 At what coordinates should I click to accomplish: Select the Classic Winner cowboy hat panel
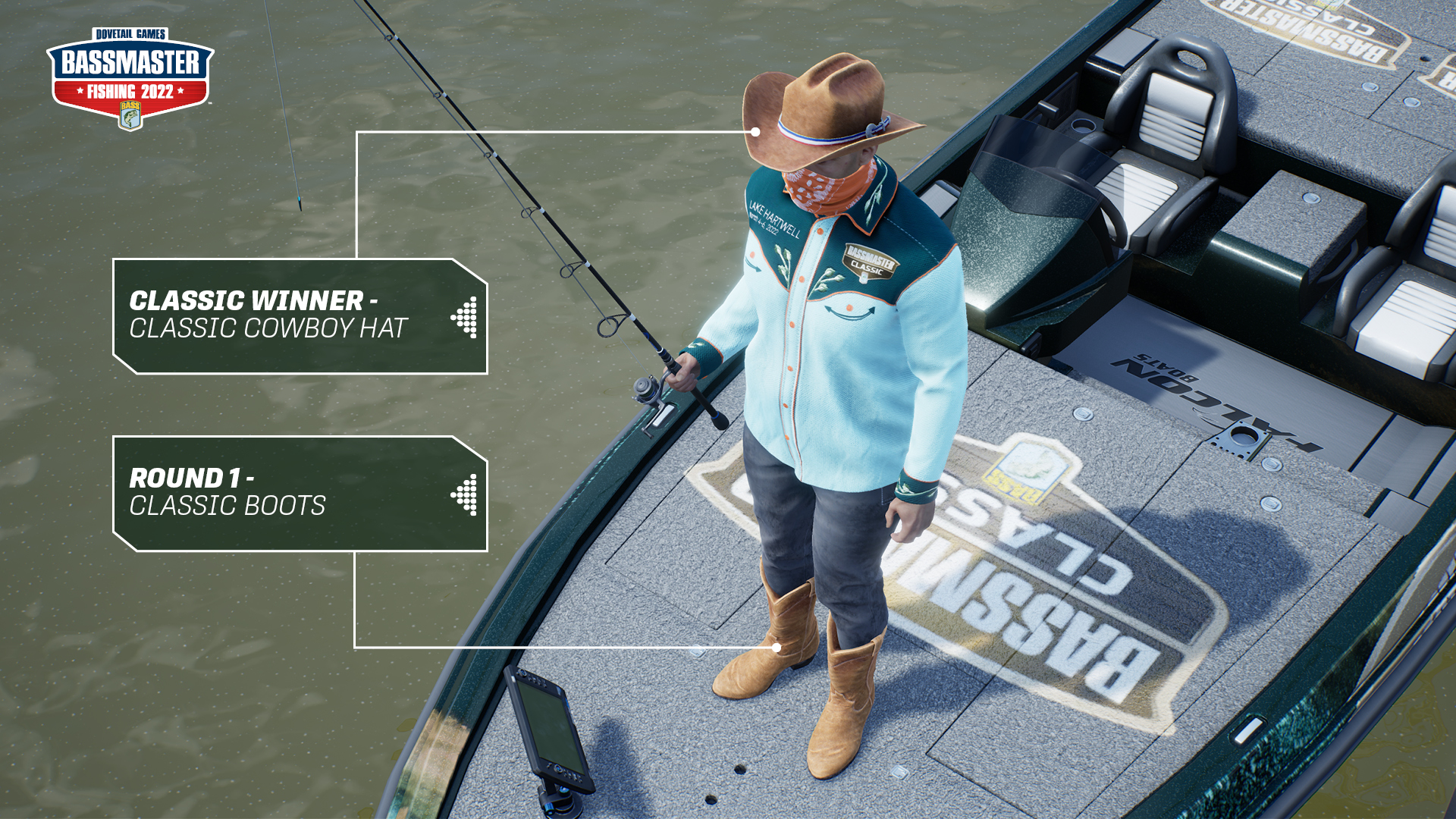tap(300, 315)
